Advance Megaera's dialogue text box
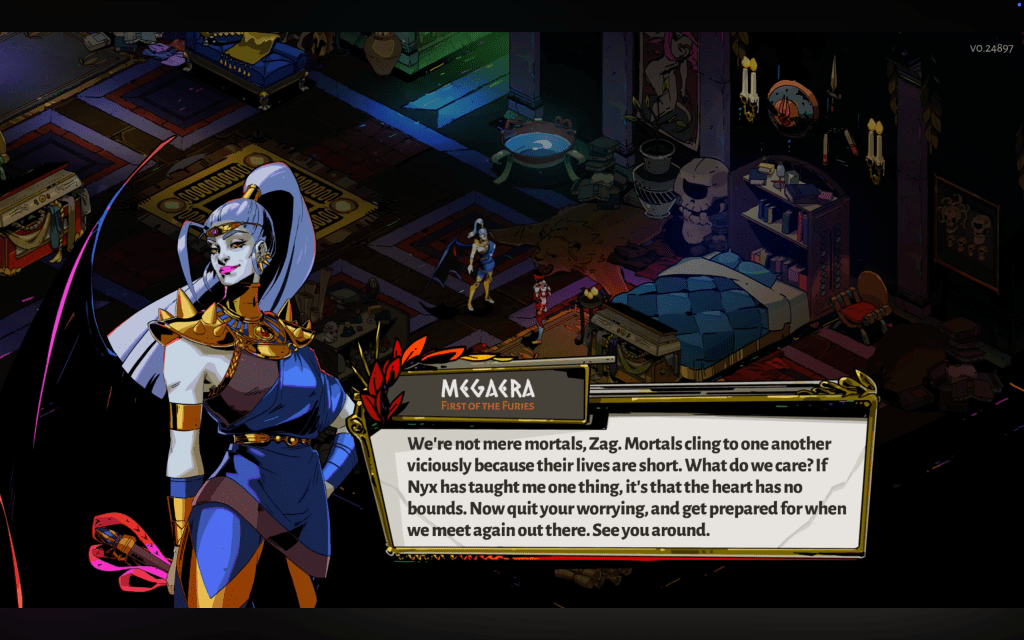Viewport: 1024px width, 640px height. coord(619,486)
